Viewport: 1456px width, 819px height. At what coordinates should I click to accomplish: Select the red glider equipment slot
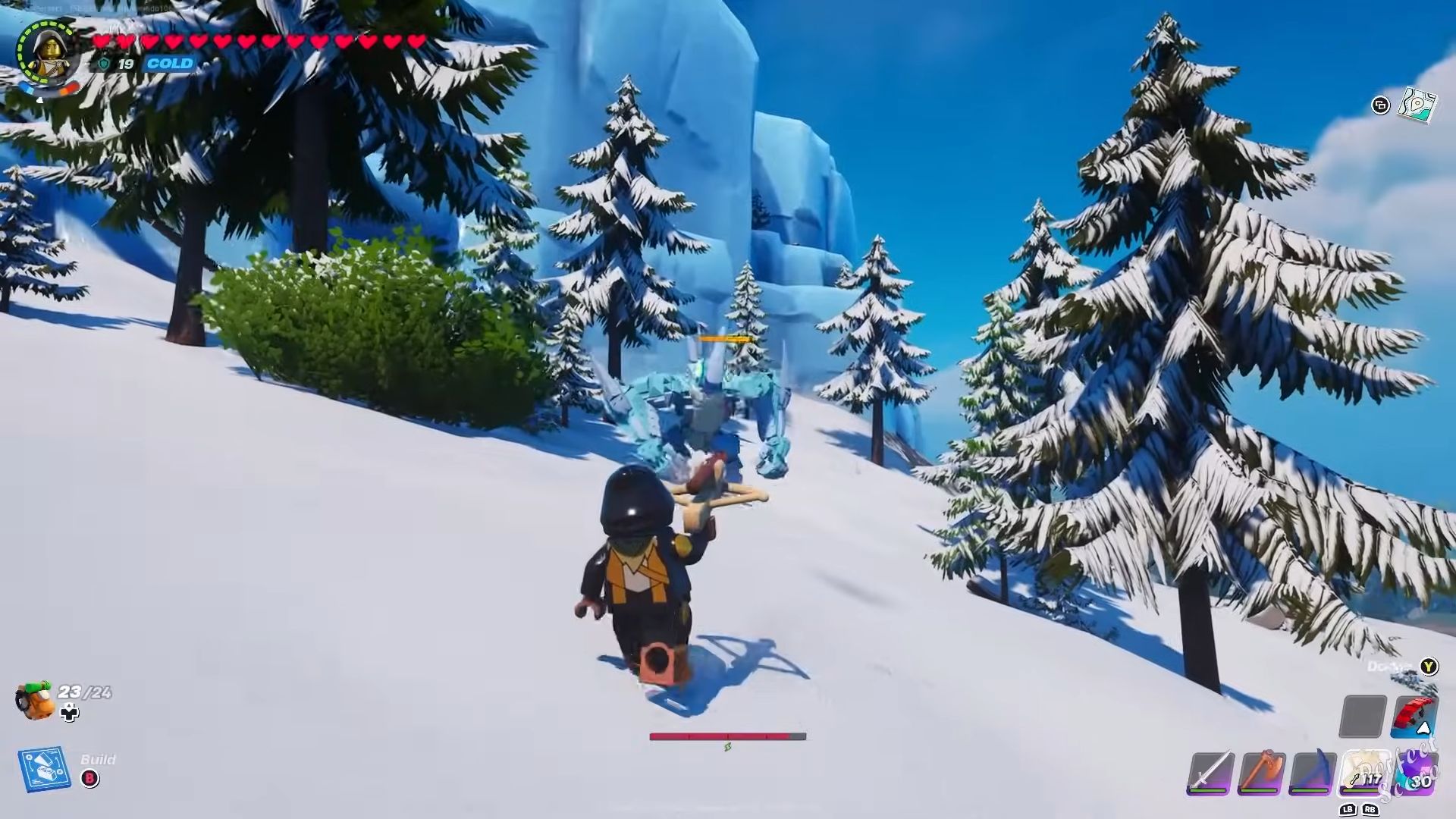point(1414,716)
